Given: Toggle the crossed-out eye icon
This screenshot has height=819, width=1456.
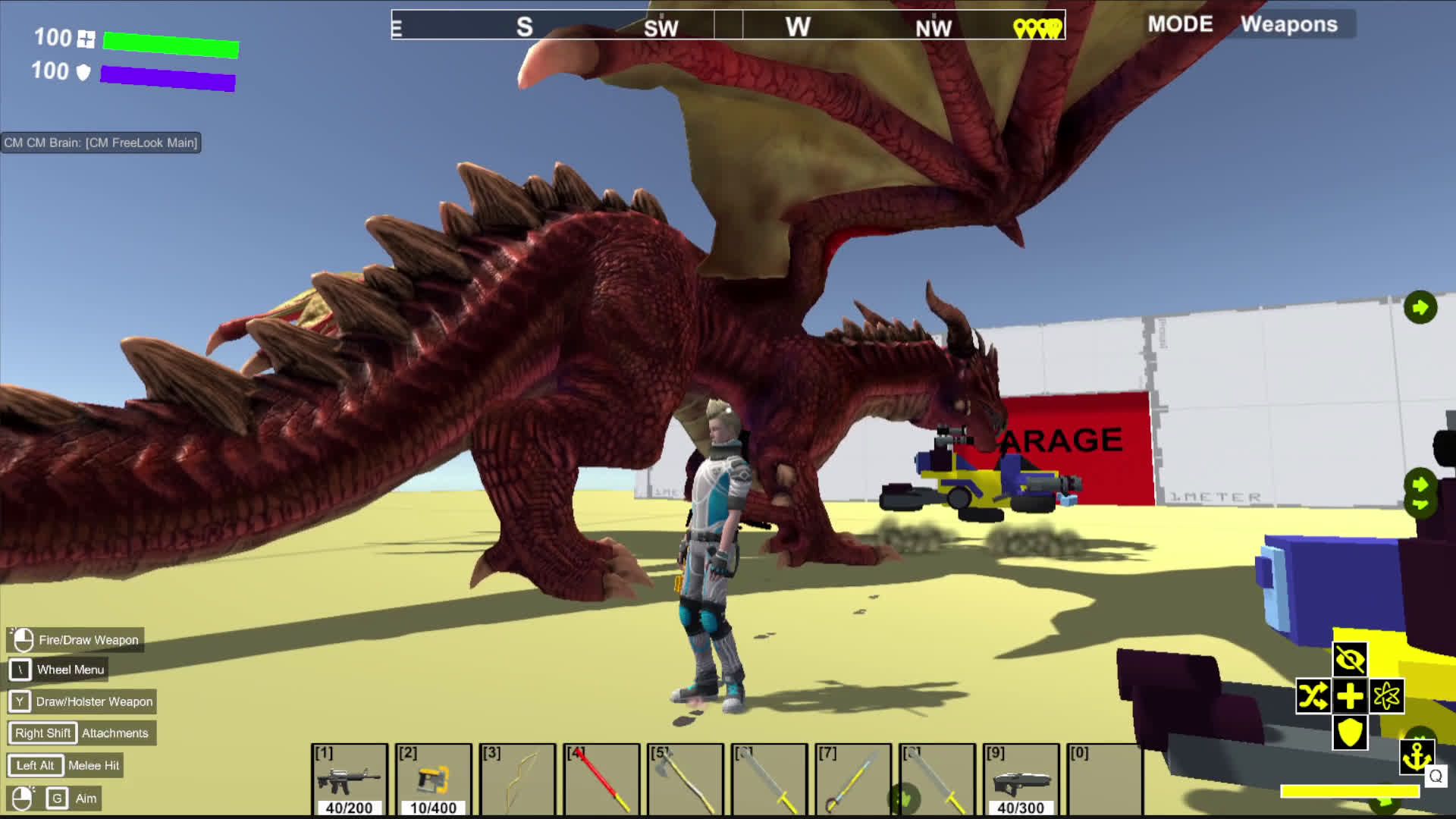Looking at the screenshot, I should coord(1350,660).
